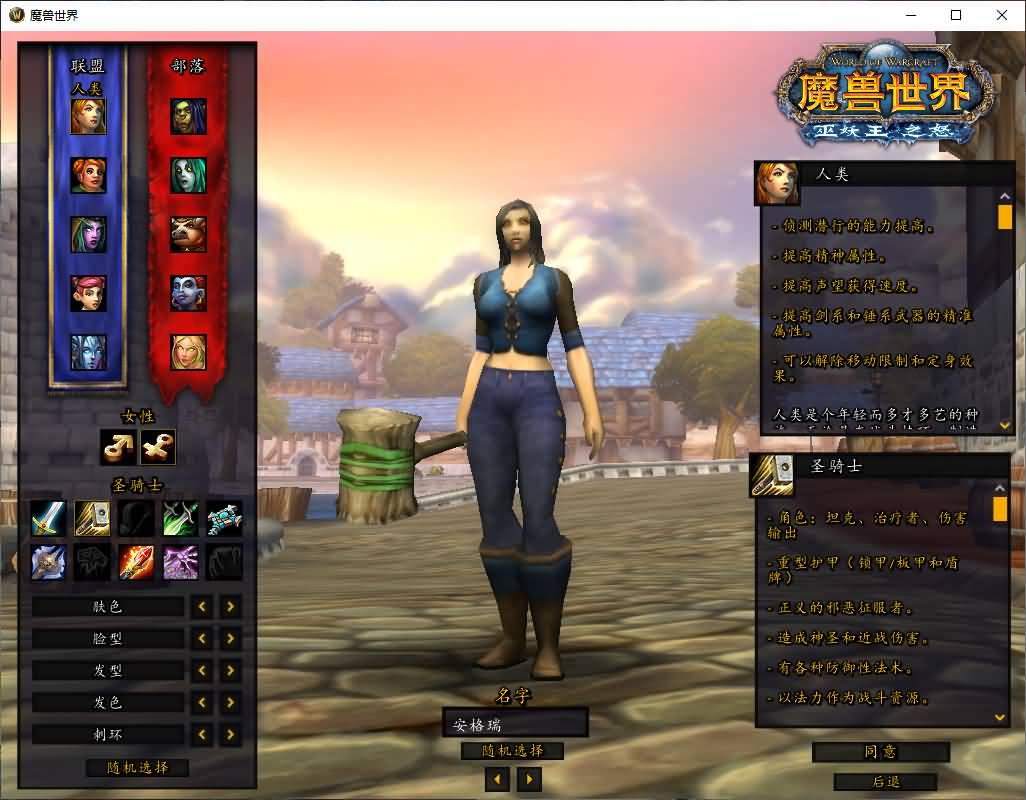Choose the Rogue class icon
Image resolution: width=1026 pixels, height=800 pixels.
tap(181, 519)
